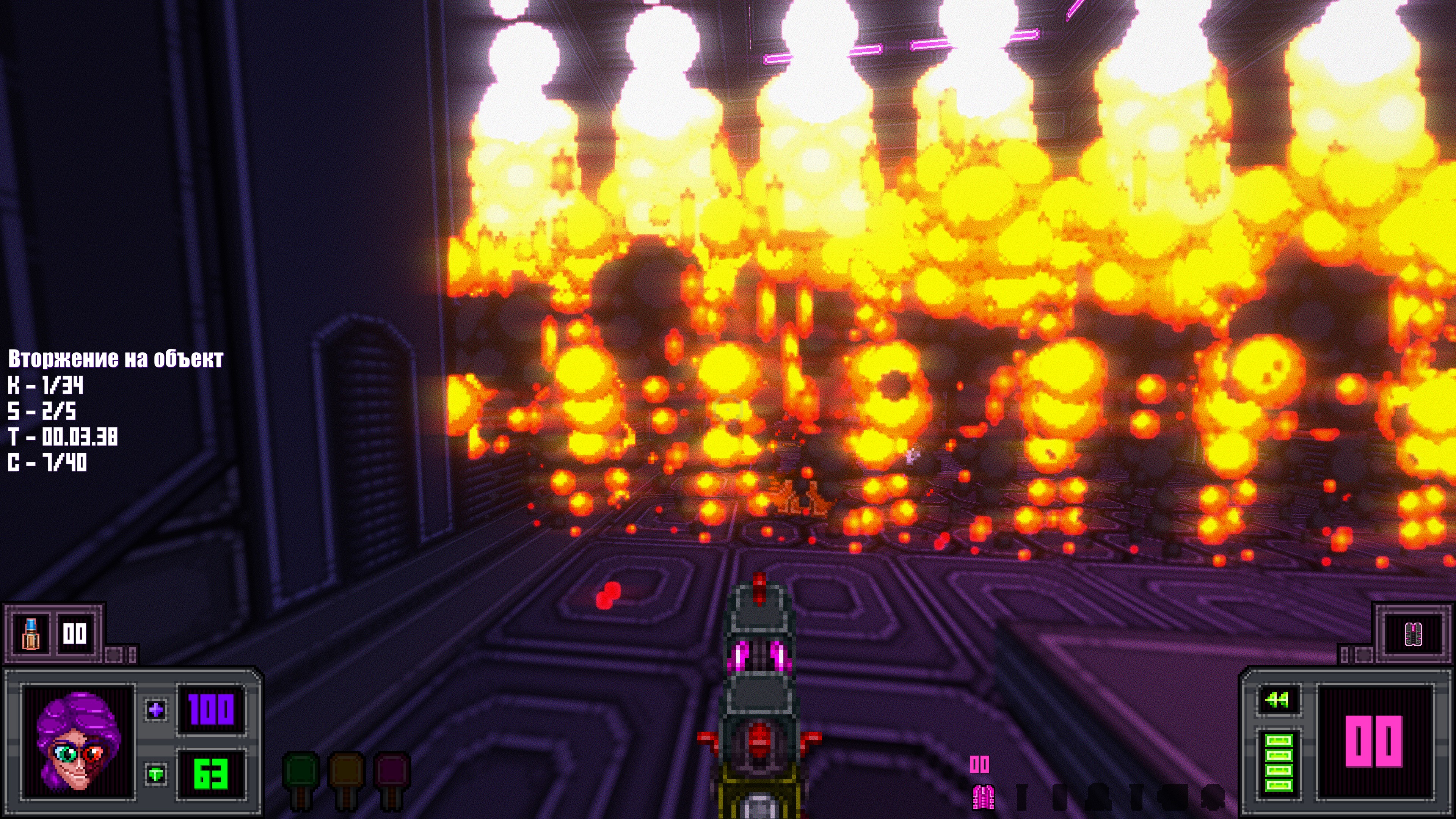1456x819 pixels.
Task: Click the green armor shield icon
Action: (156, 773)
